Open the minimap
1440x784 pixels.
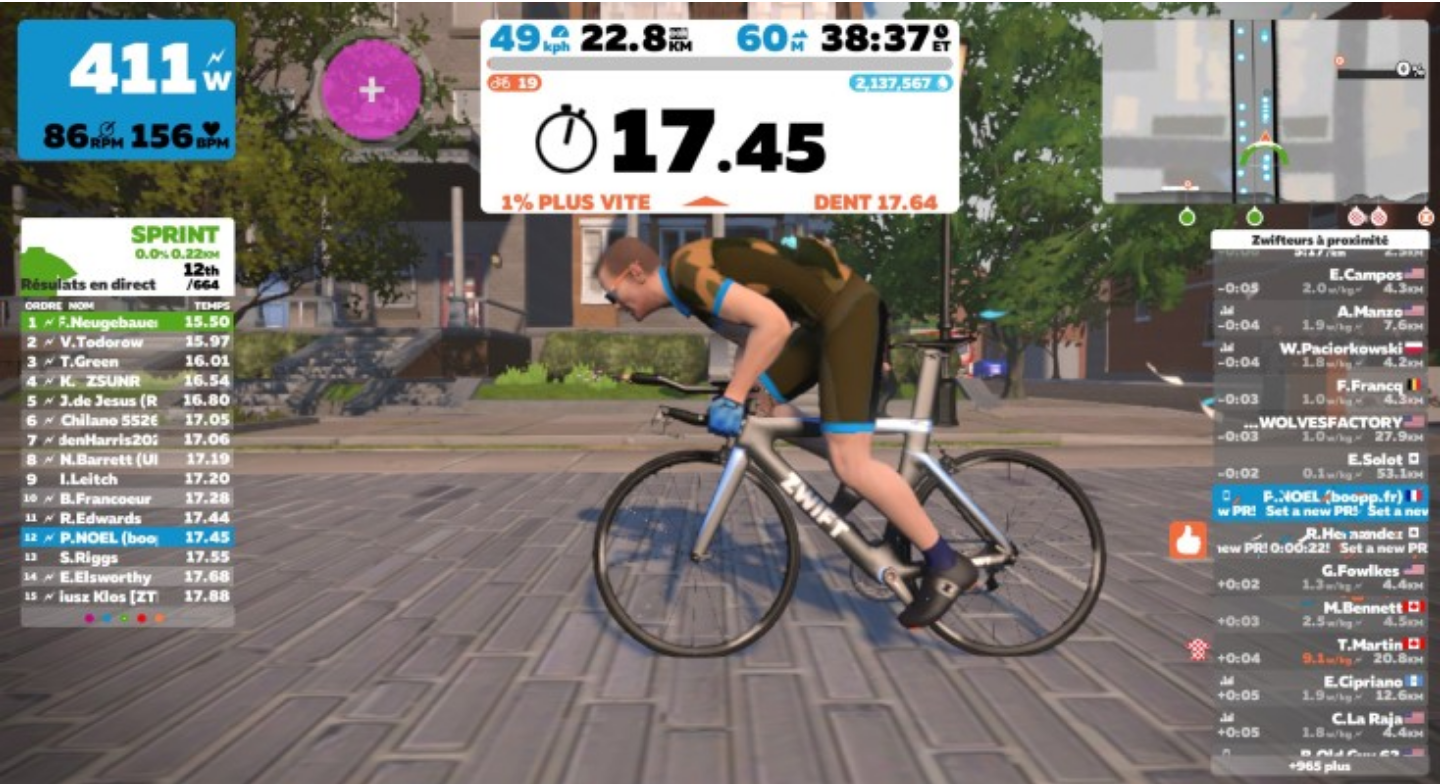(1265, 111)
